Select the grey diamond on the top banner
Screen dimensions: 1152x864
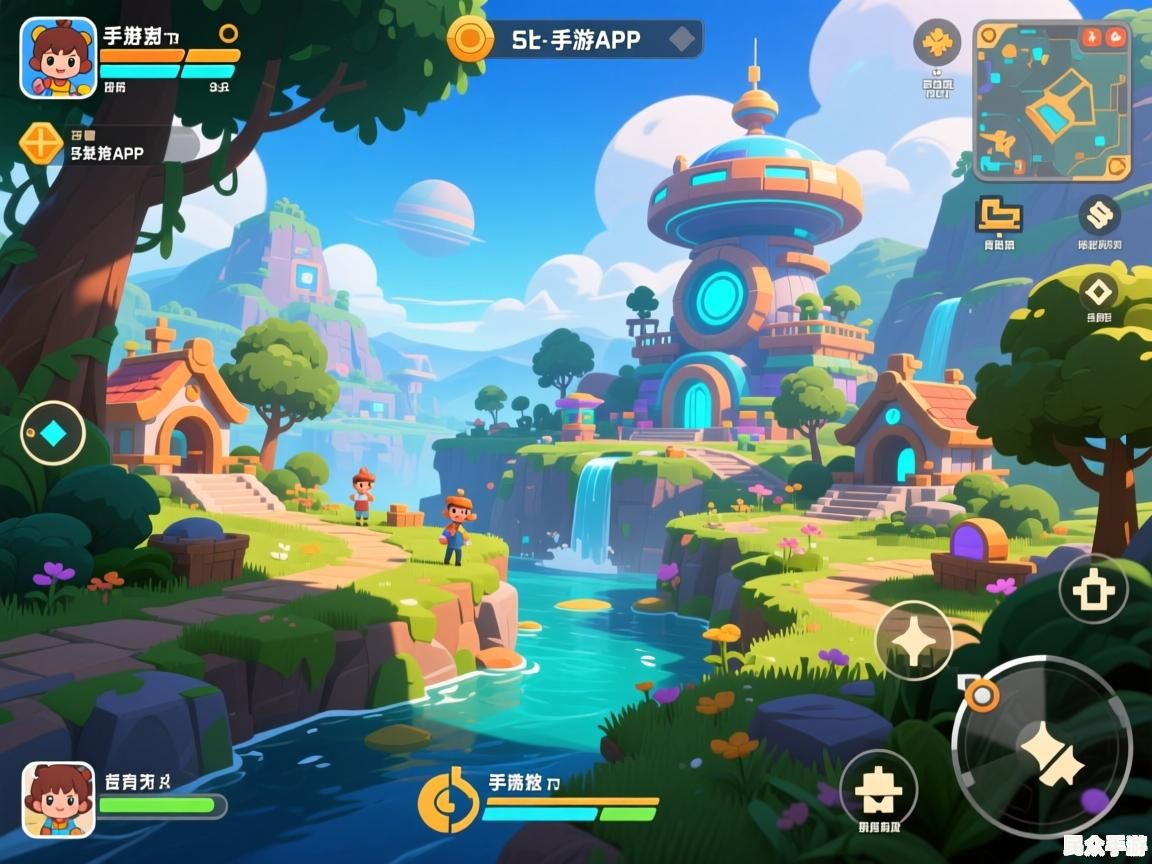[x=682, y=39]
